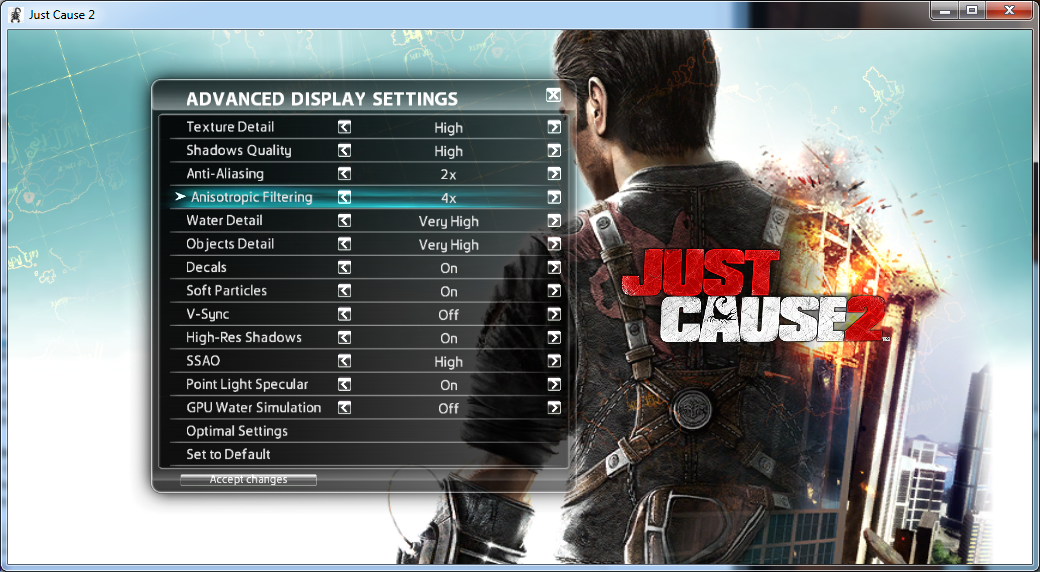Lower Water Detail using left arrow
The width and height of the screenshot is (1040, 572).
(344, 221)
